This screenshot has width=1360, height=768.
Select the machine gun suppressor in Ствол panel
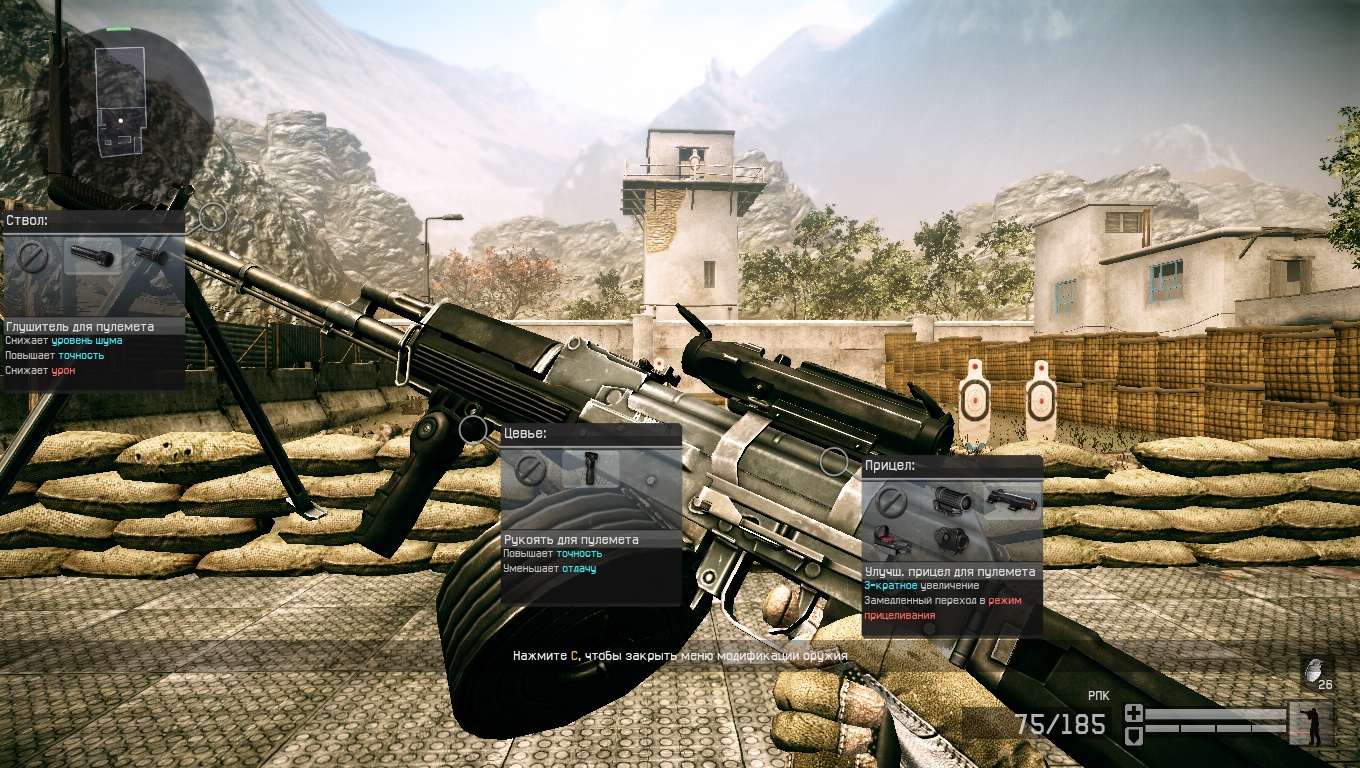(x=93, y=258)
